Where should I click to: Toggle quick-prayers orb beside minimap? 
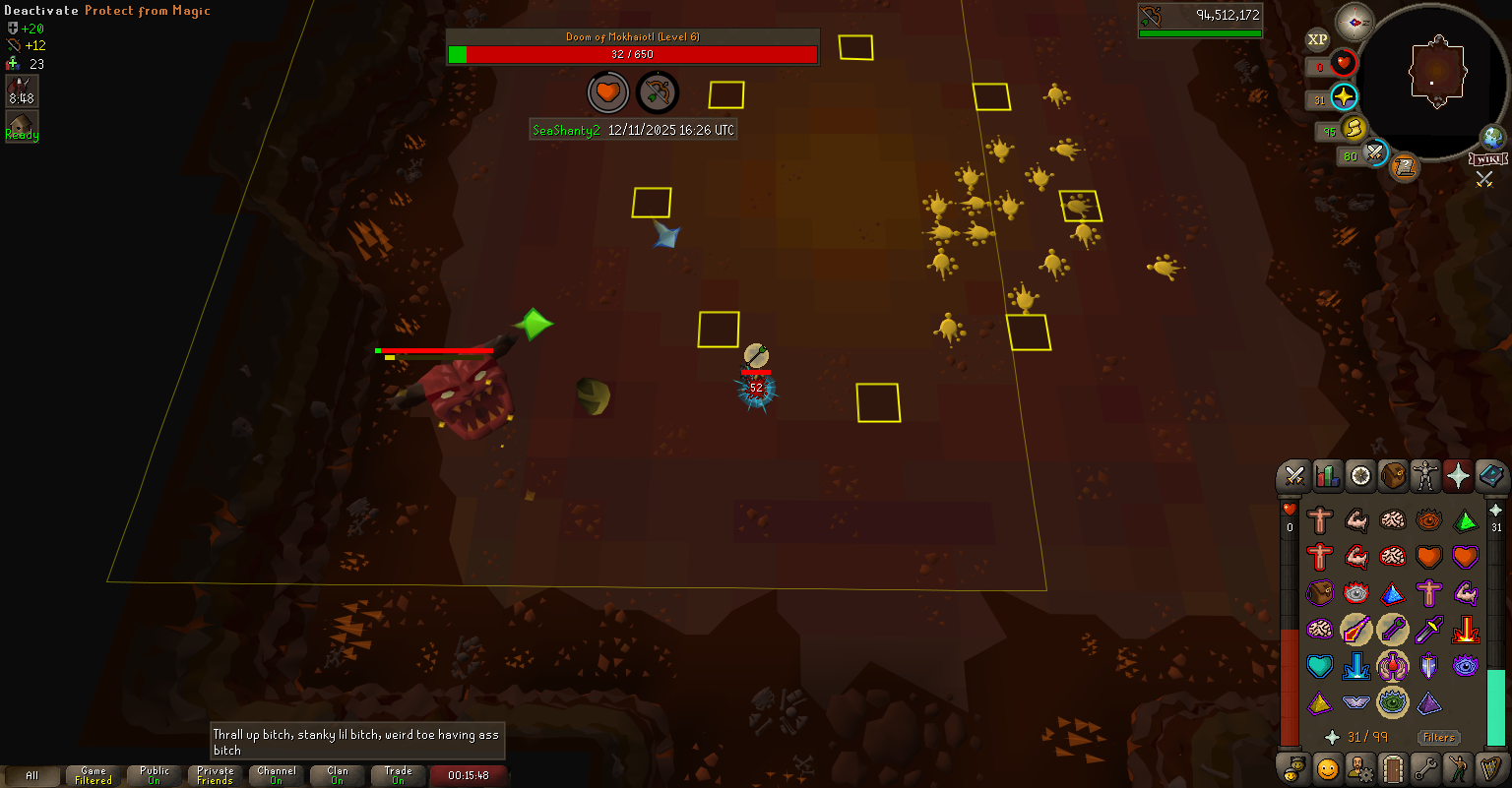point(1344,97)
